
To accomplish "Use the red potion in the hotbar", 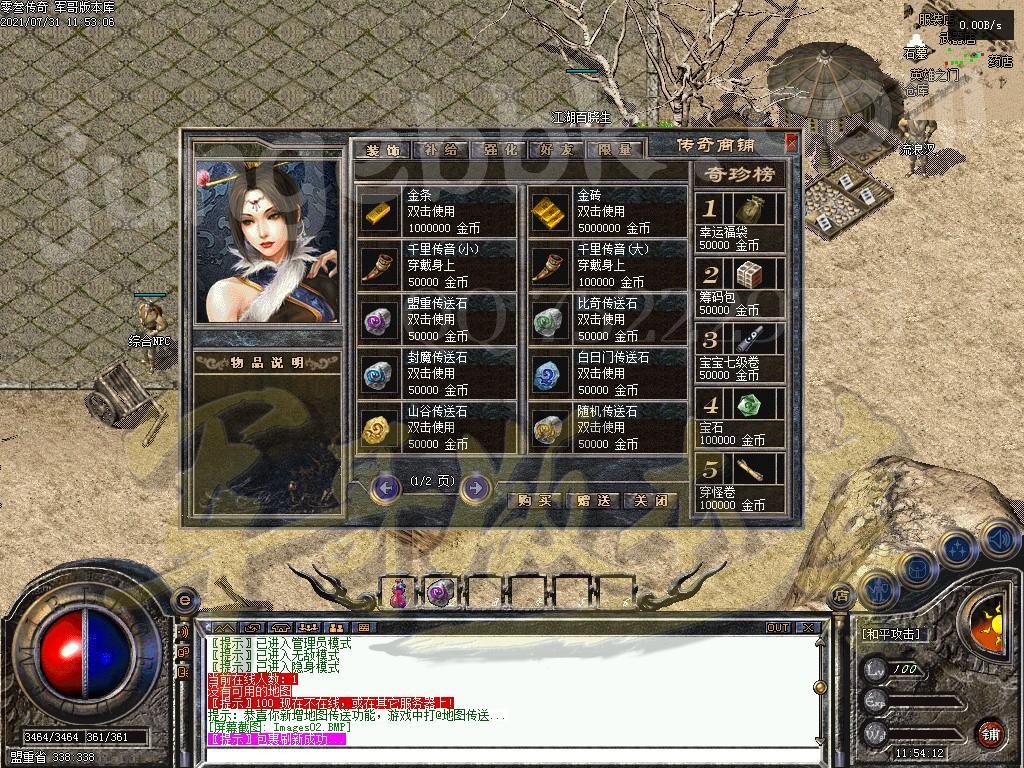I will [398, 592].
